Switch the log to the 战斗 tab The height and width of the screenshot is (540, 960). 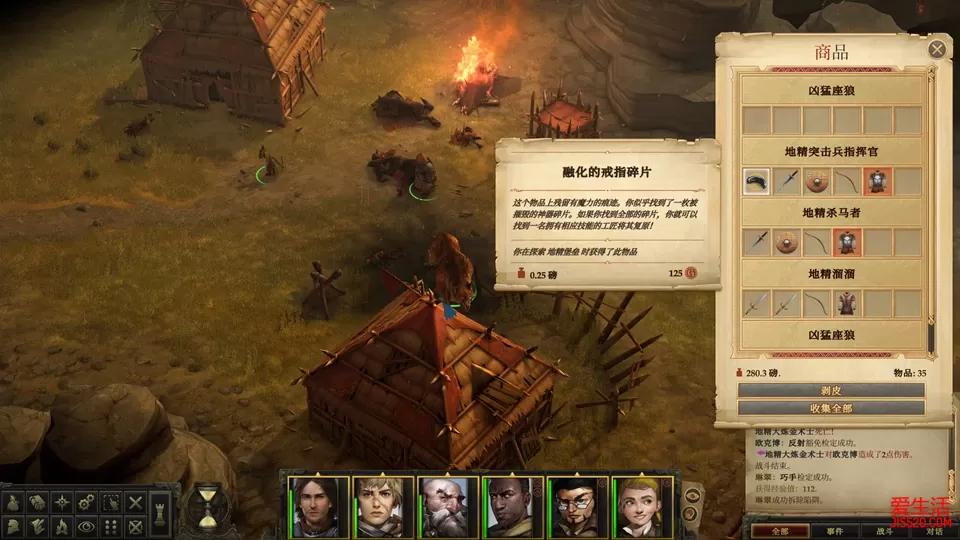[x=884, y=531]
